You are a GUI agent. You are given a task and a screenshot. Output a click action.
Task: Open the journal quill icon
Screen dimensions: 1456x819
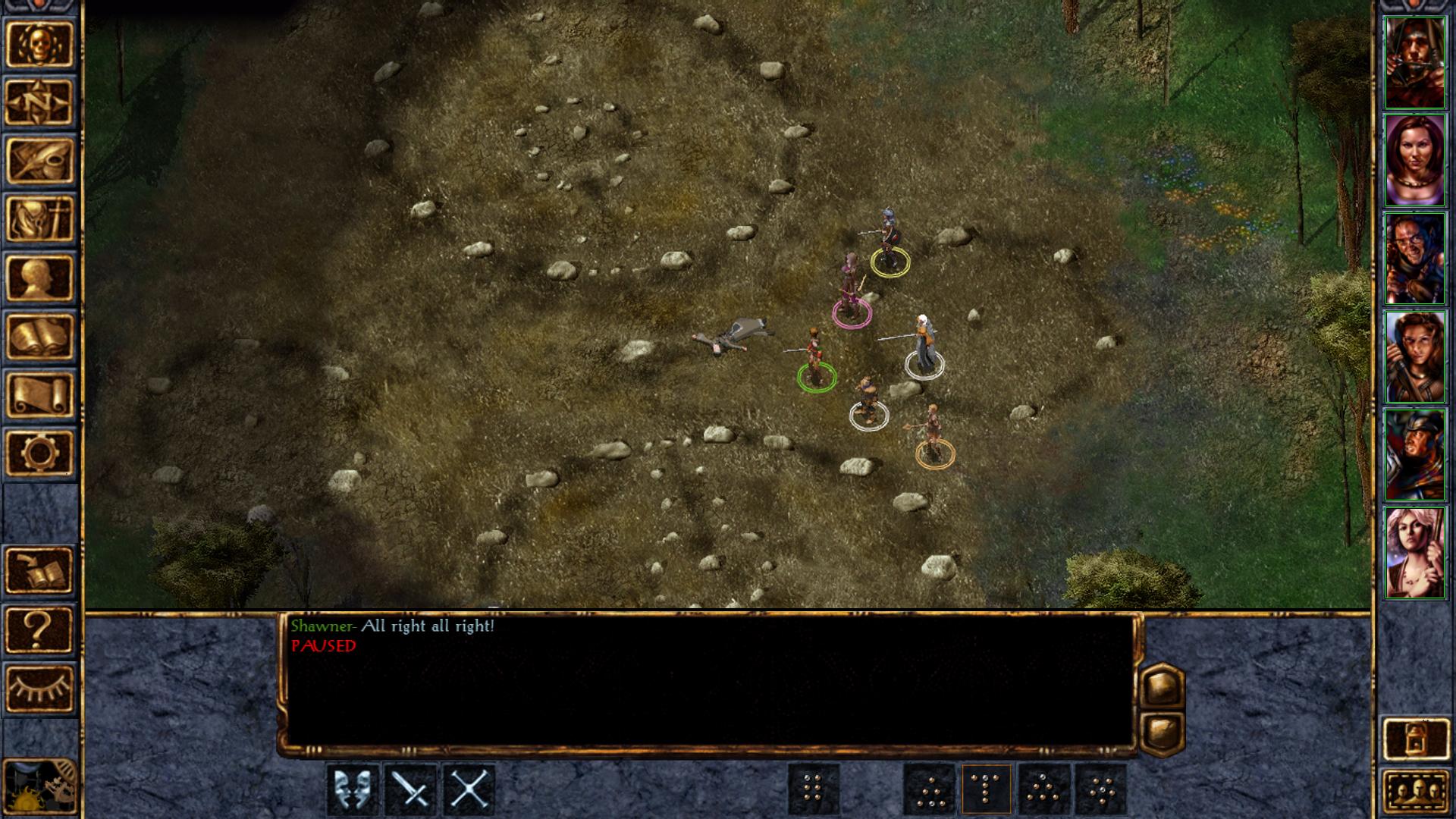click(39, 161)
